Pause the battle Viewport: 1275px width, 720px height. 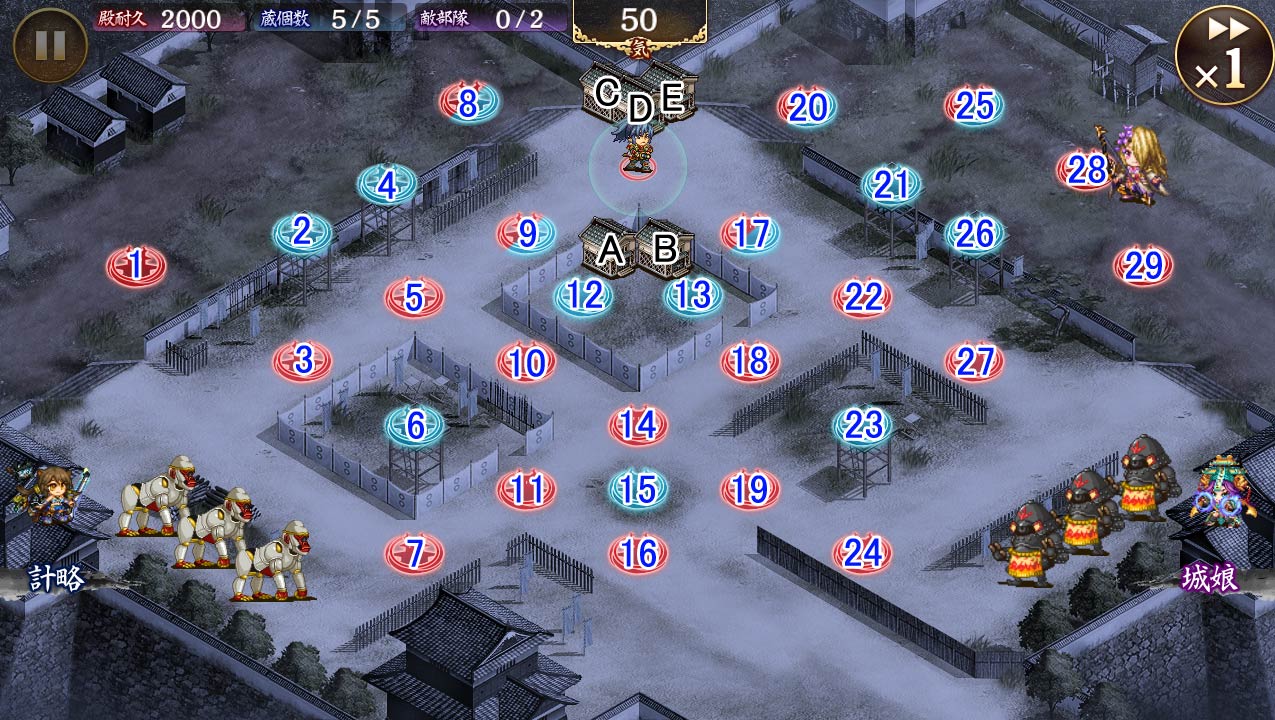point(50,45)
